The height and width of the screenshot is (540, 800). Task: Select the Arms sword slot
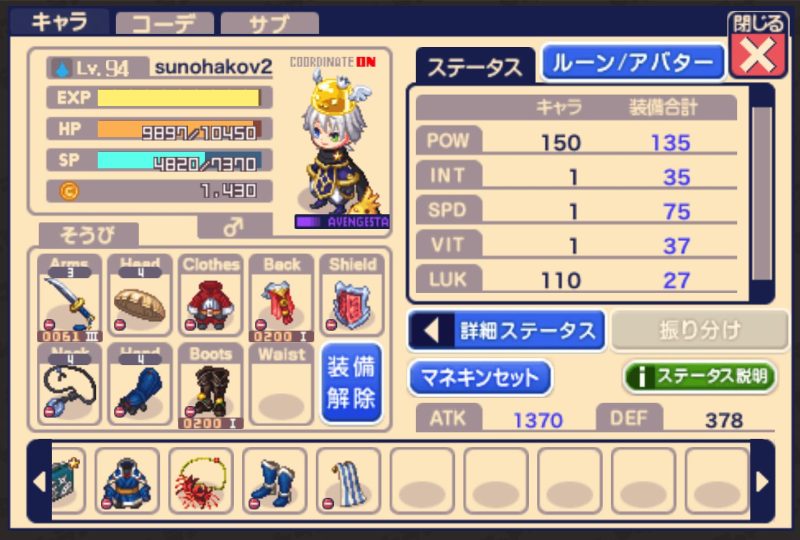70,297
